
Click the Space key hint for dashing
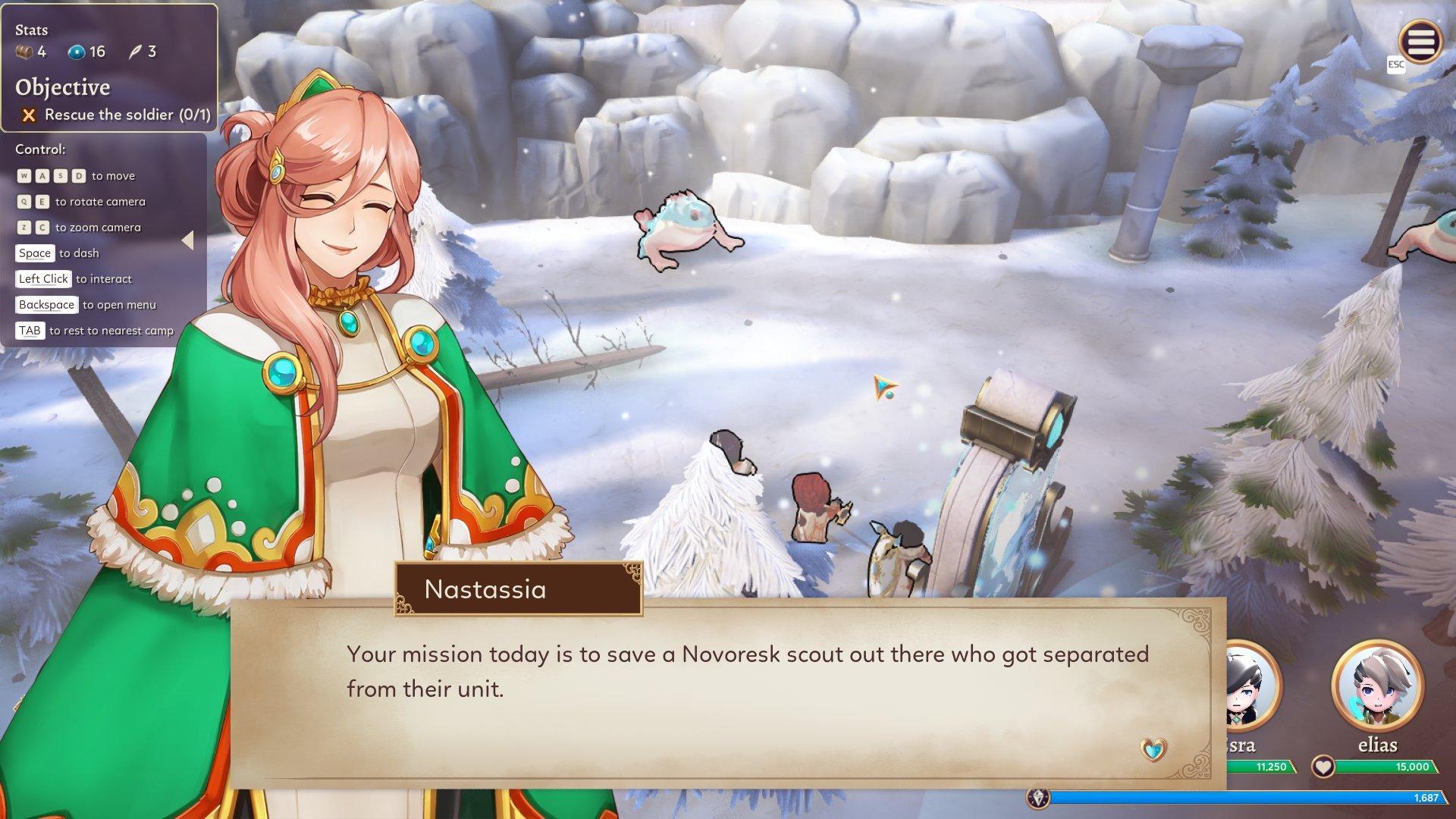point(35,253)
